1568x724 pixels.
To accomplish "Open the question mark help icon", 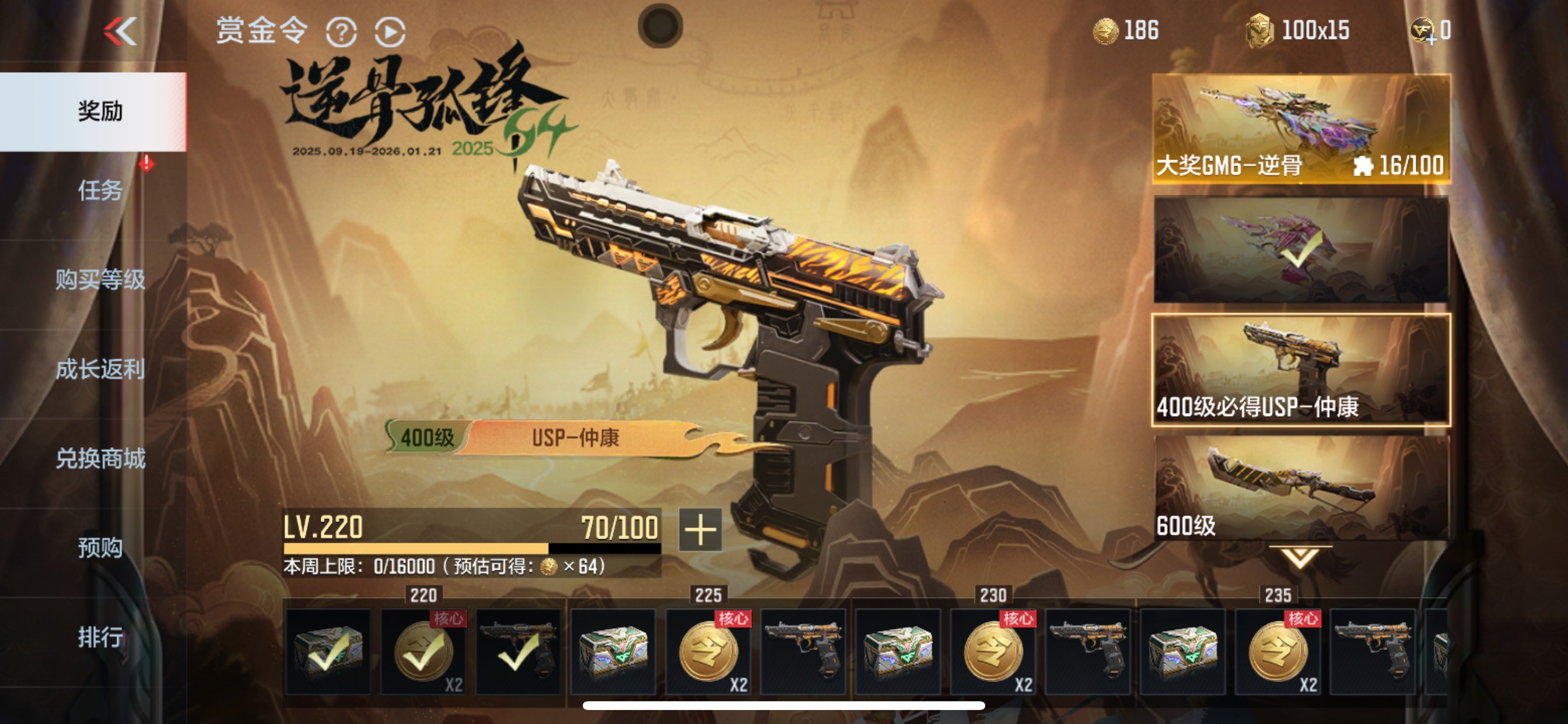I will point(341,32).
